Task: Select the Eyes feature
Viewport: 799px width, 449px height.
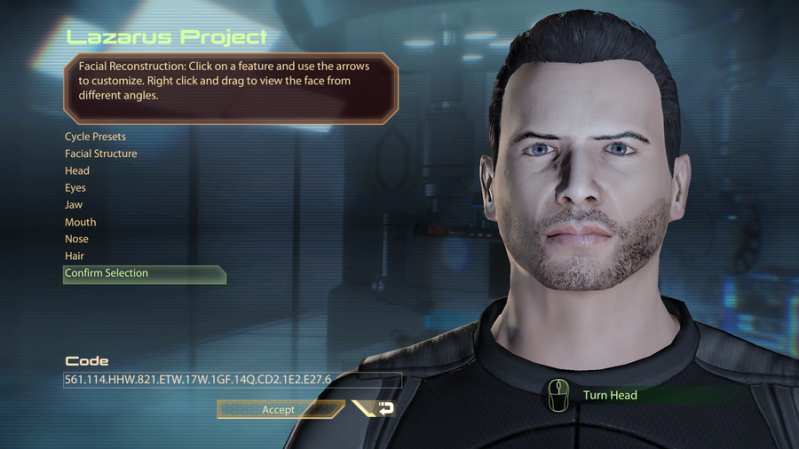Action: tap(75, 188)
